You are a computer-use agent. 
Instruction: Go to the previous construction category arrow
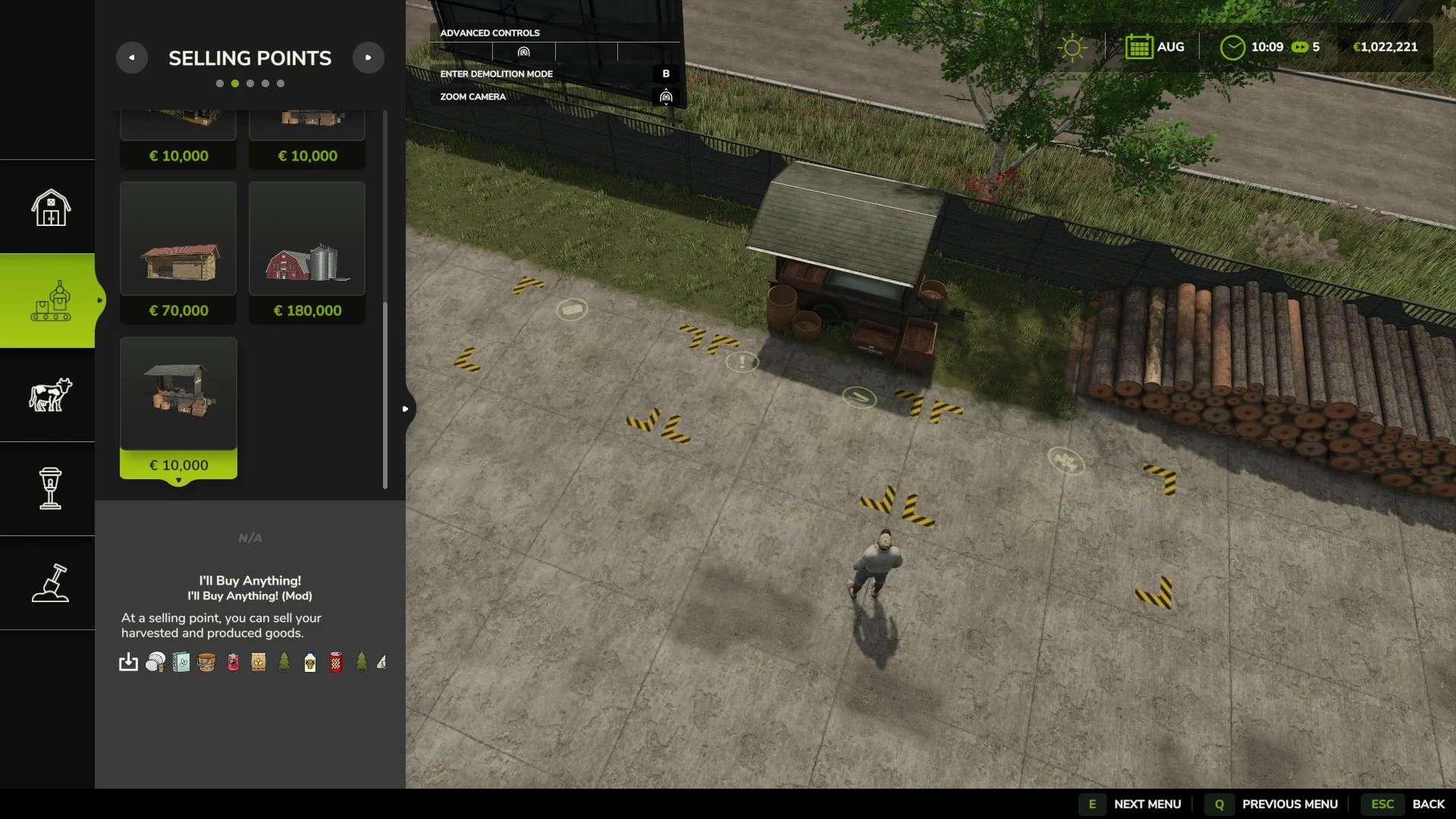[x=132, y=58]
